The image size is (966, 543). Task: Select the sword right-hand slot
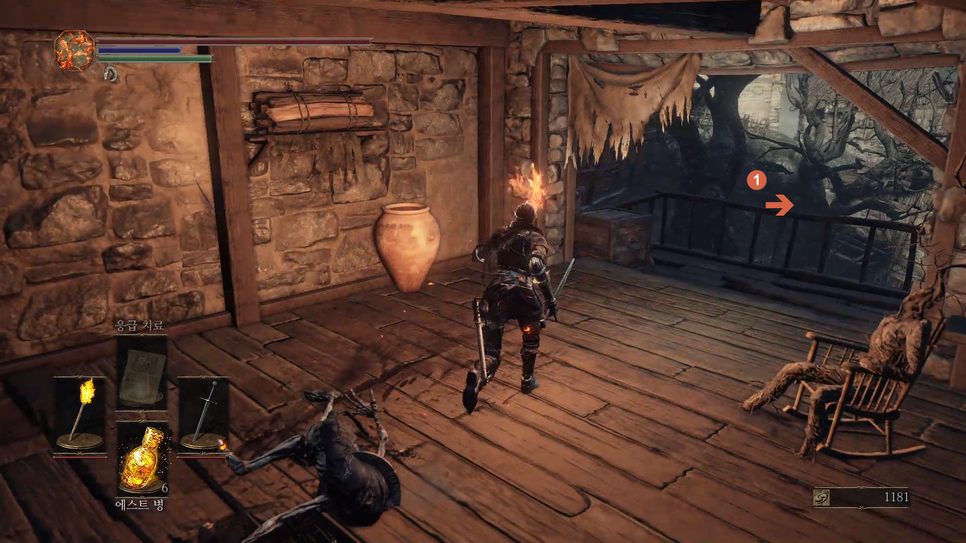(204, 413)
